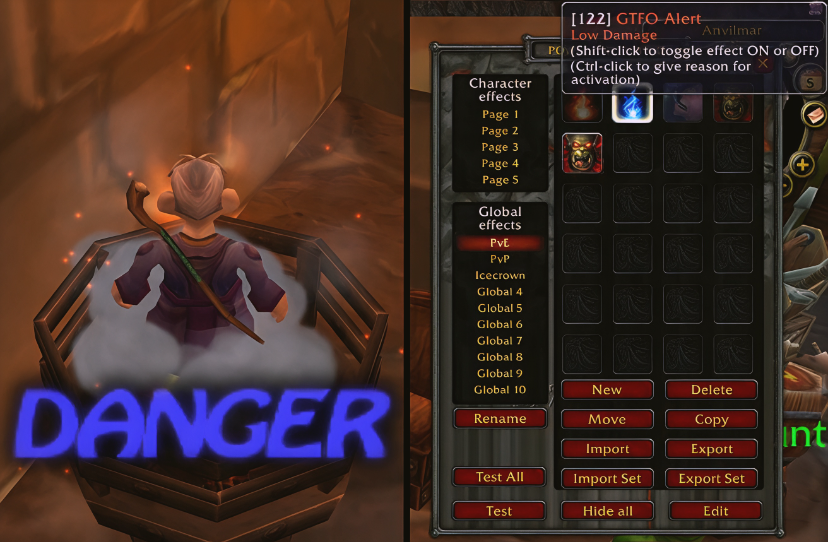Click the Rename button
Screen dimensions: 828x542
coord(500,419)
